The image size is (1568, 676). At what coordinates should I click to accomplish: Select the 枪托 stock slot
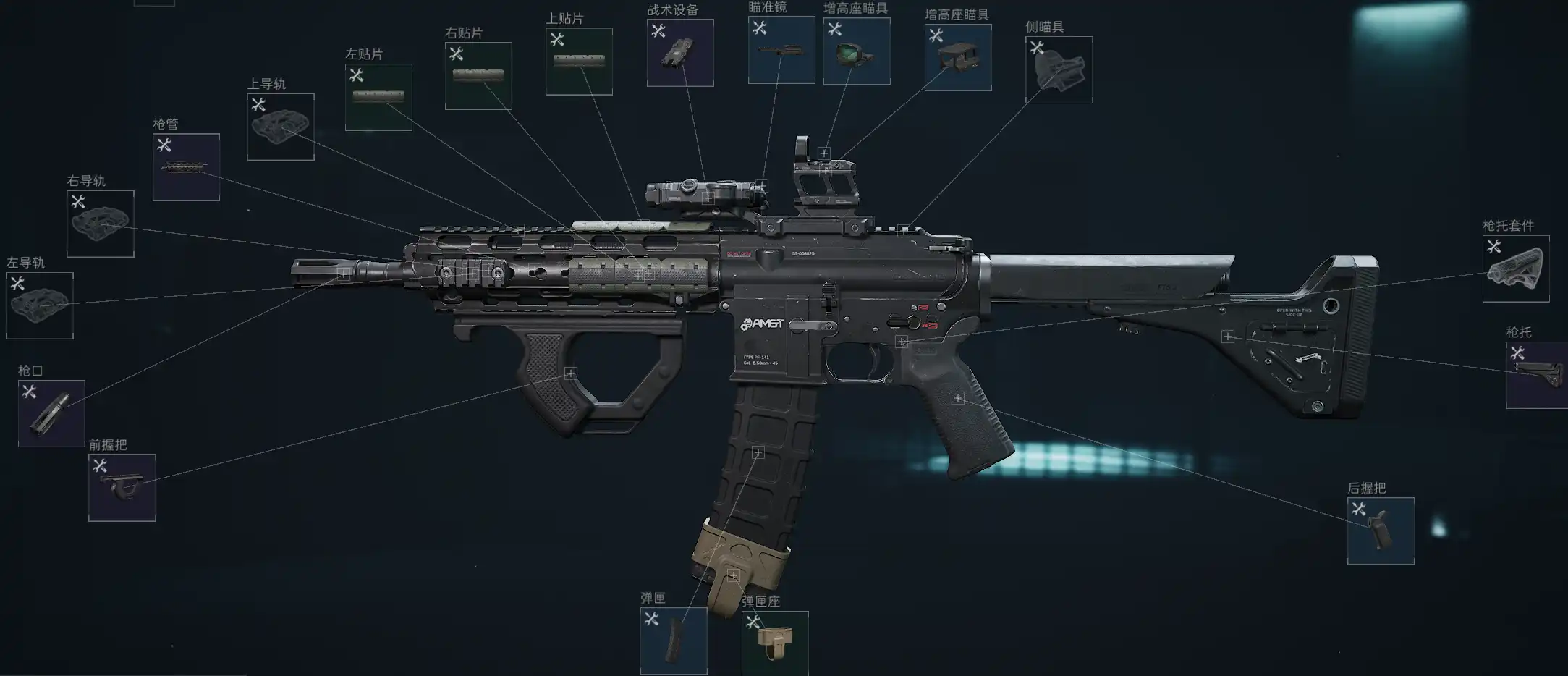1537,375
